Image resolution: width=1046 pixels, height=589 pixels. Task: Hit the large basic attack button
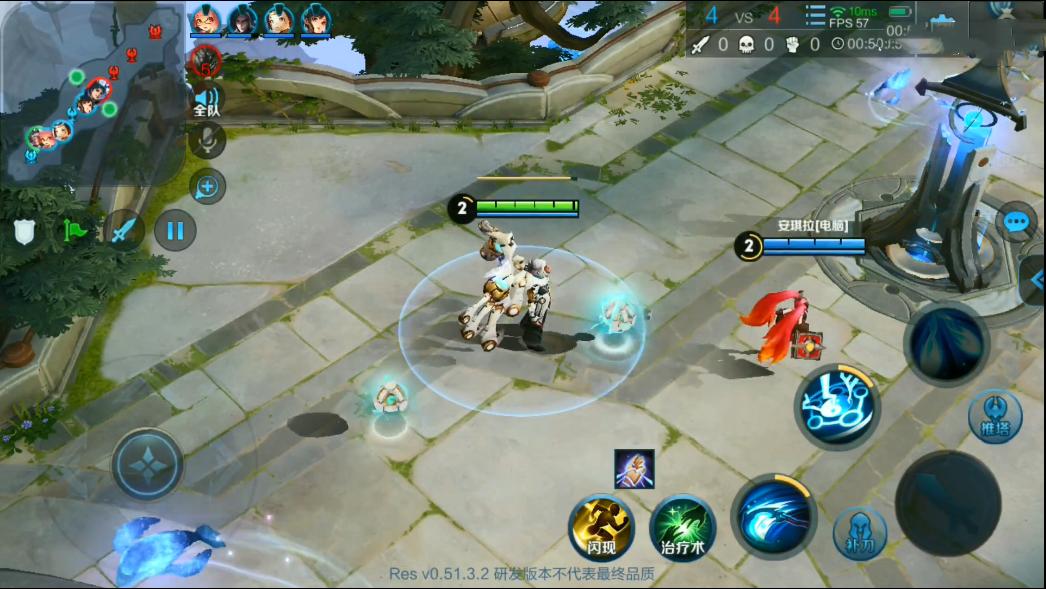coord(947,502)
